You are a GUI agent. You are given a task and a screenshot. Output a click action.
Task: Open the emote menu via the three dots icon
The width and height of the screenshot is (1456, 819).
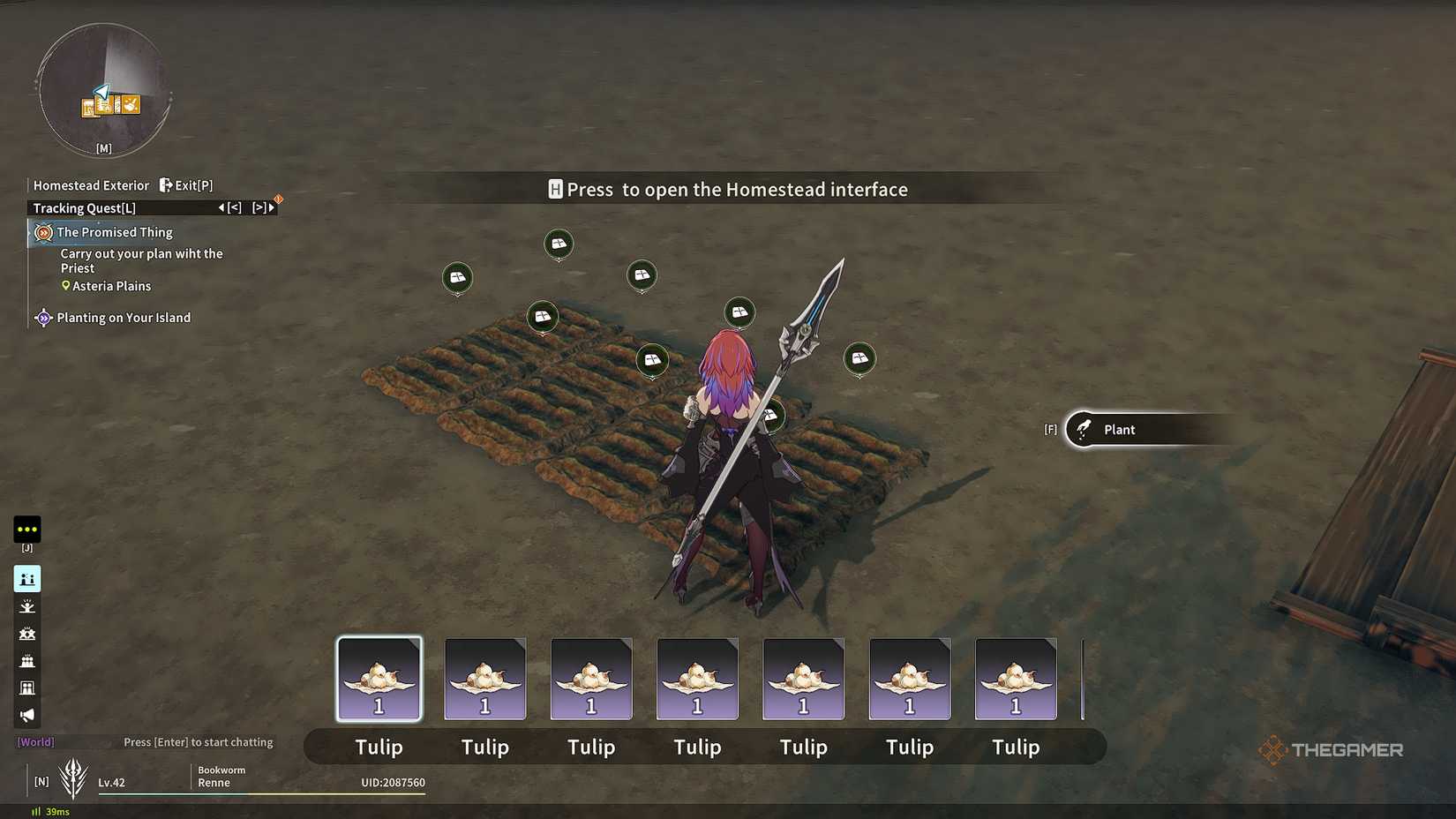click(x=27, y=529)
